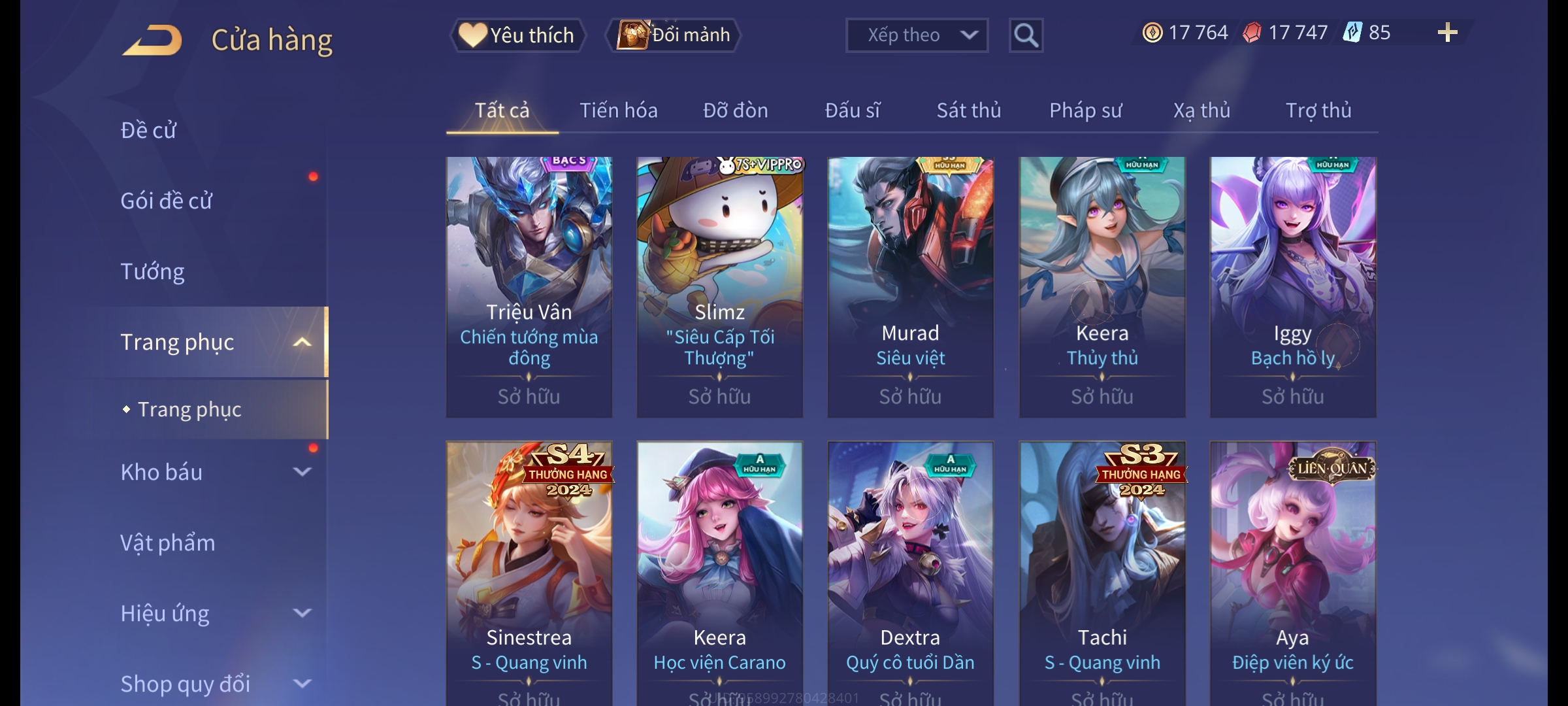
Task: Open the Yêu thích favorites list
Action: tap(517, 35)
